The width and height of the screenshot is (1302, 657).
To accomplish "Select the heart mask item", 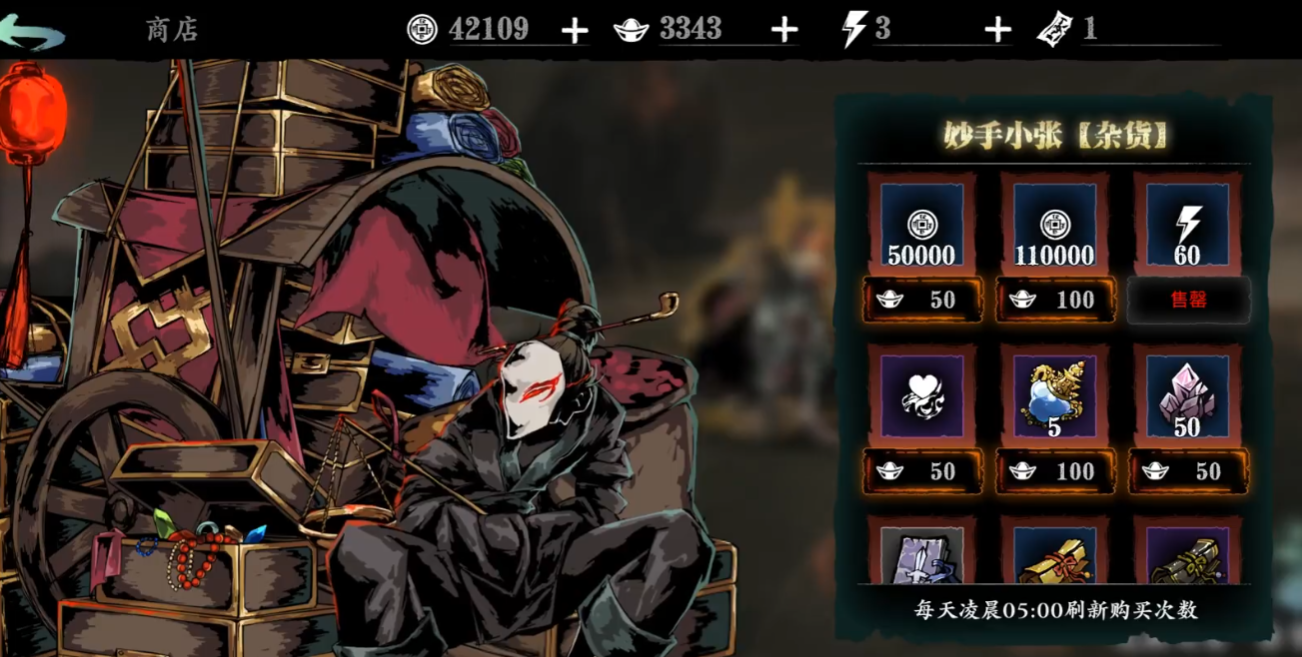I will (x=921, y=396).
